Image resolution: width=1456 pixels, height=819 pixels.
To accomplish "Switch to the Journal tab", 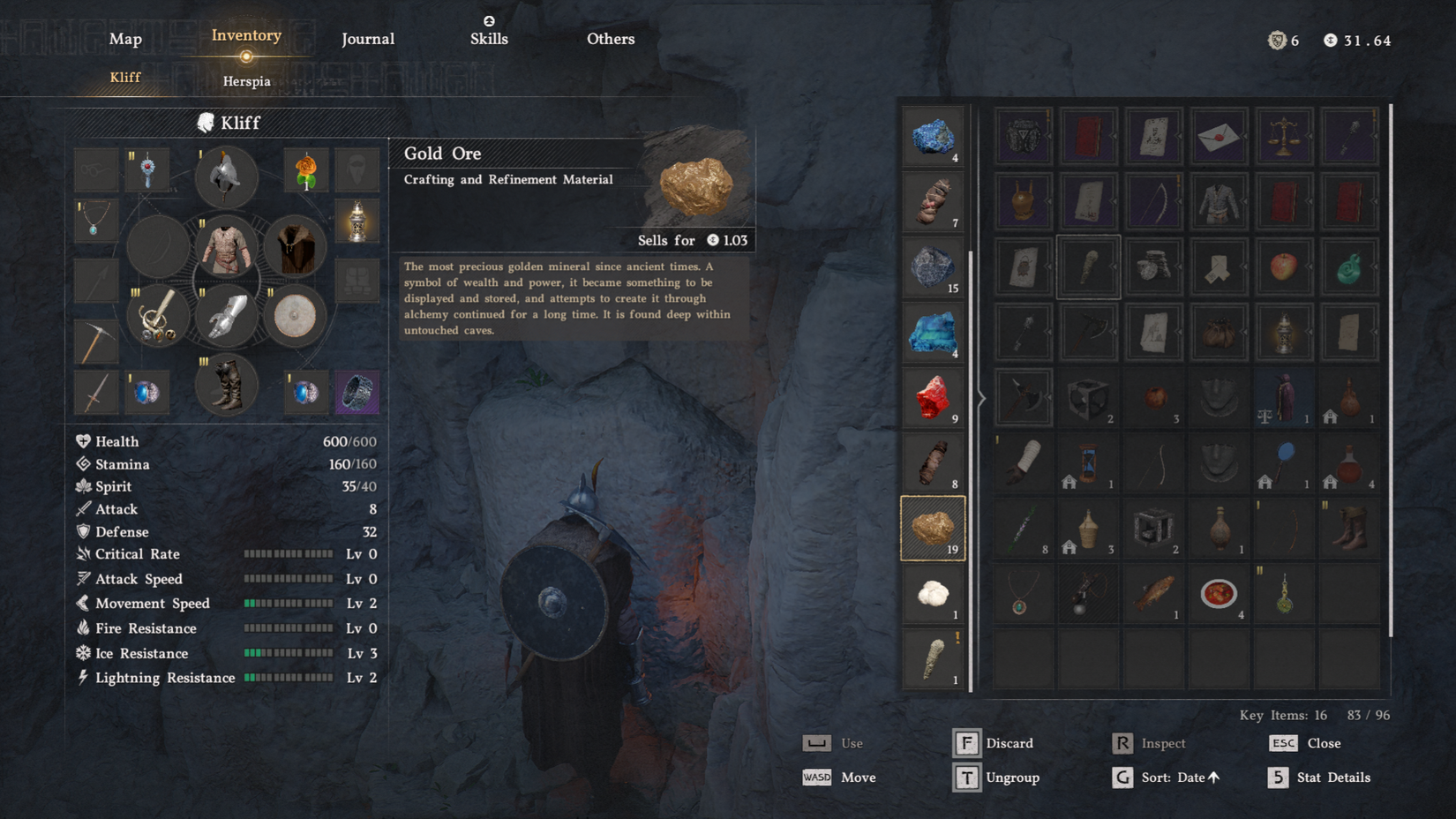I will point(367,39).
